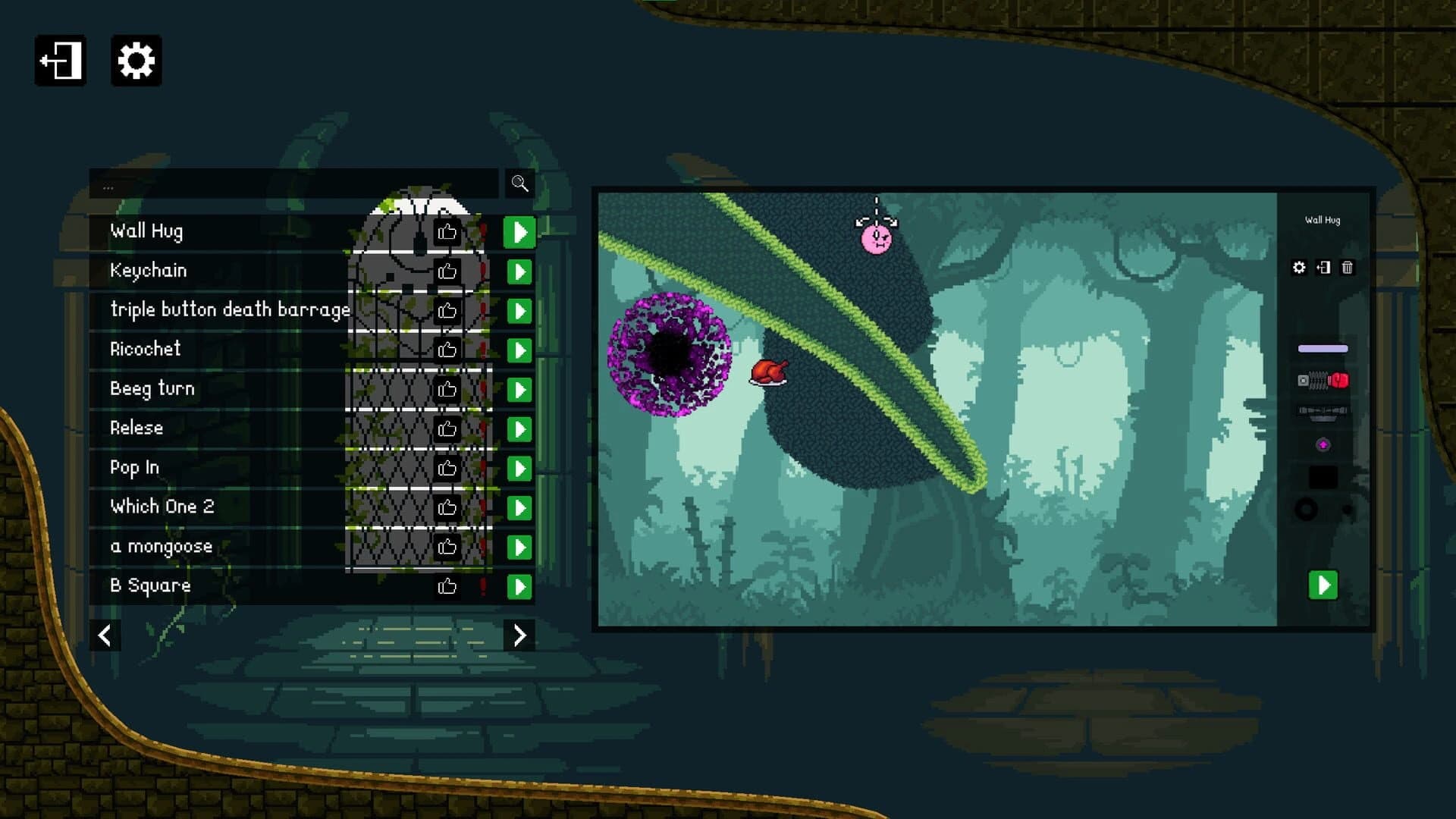
Task: Go to the next page of levels
Action: (519, 635)
